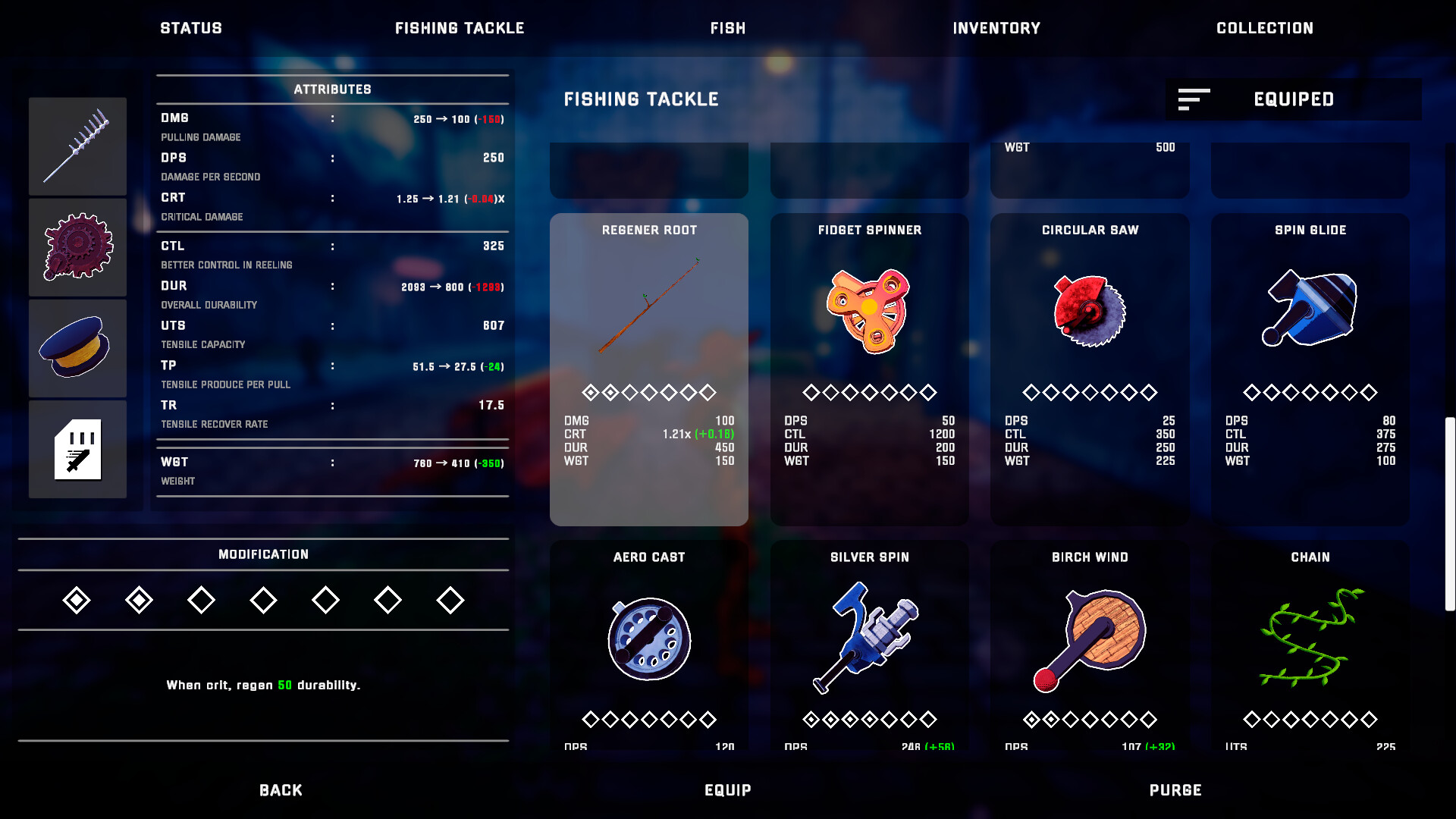Select the license card sidebar icon
This screenshot has height=819, width=1456.
coord(77,449)
